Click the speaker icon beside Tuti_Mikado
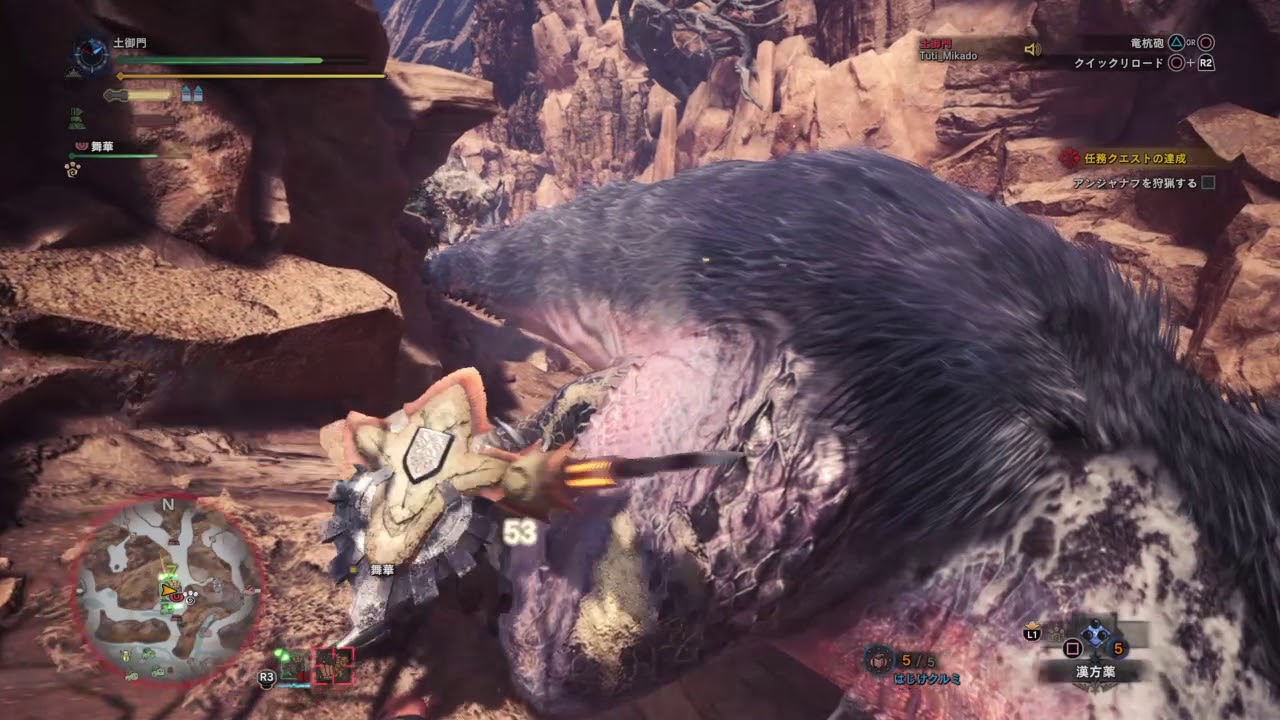Image resolution: width=1280 pixels, height=720 pixels. tap(1033, 48)
